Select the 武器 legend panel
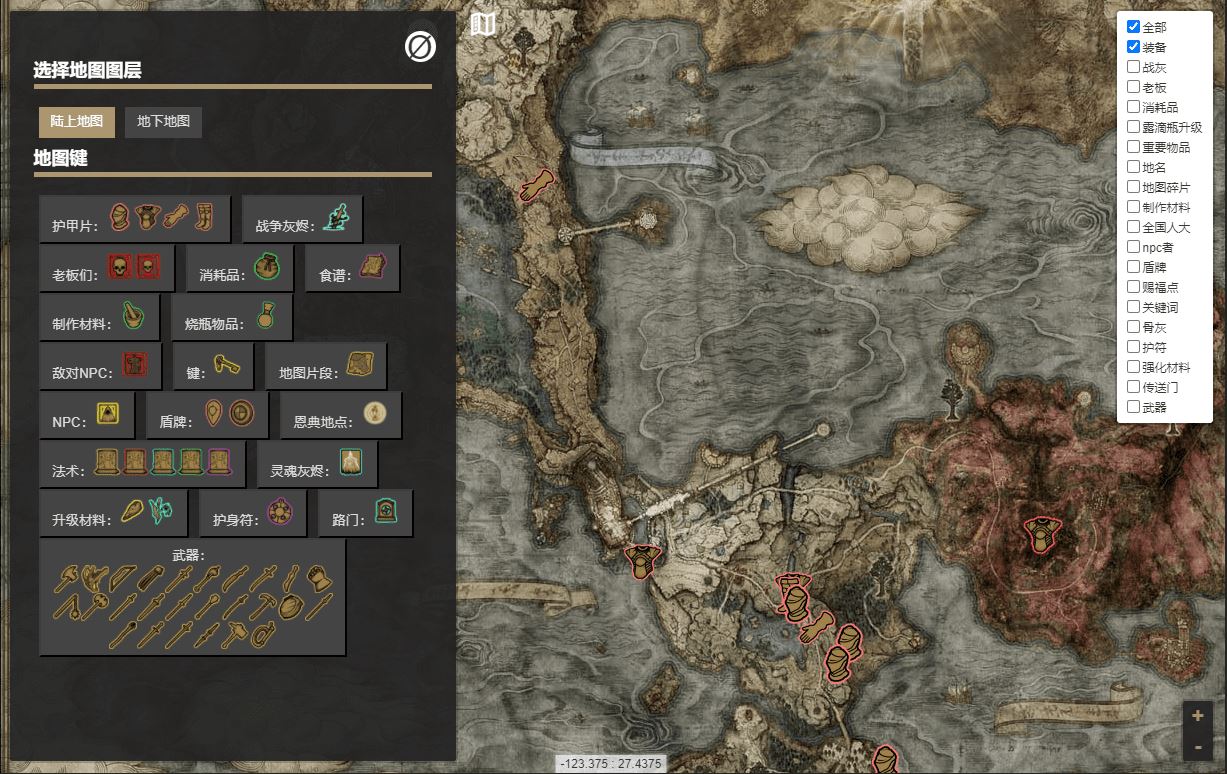Screen dimensions: 1227x774 click(192, 597)
